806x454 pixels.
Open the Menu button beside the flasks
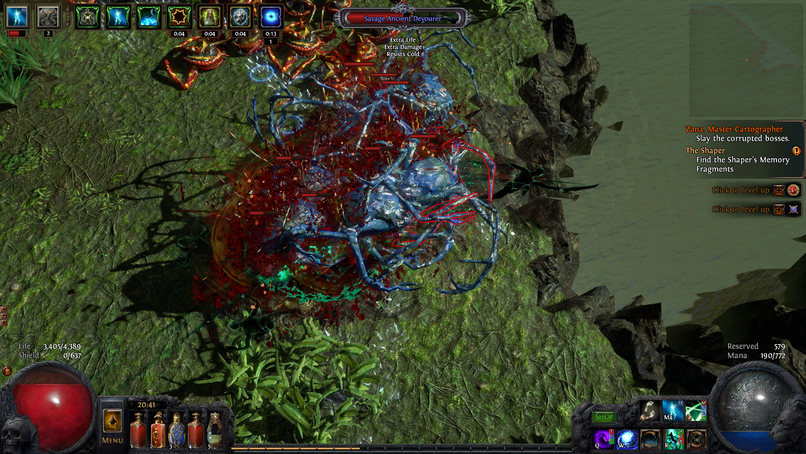tap(112, 427)
